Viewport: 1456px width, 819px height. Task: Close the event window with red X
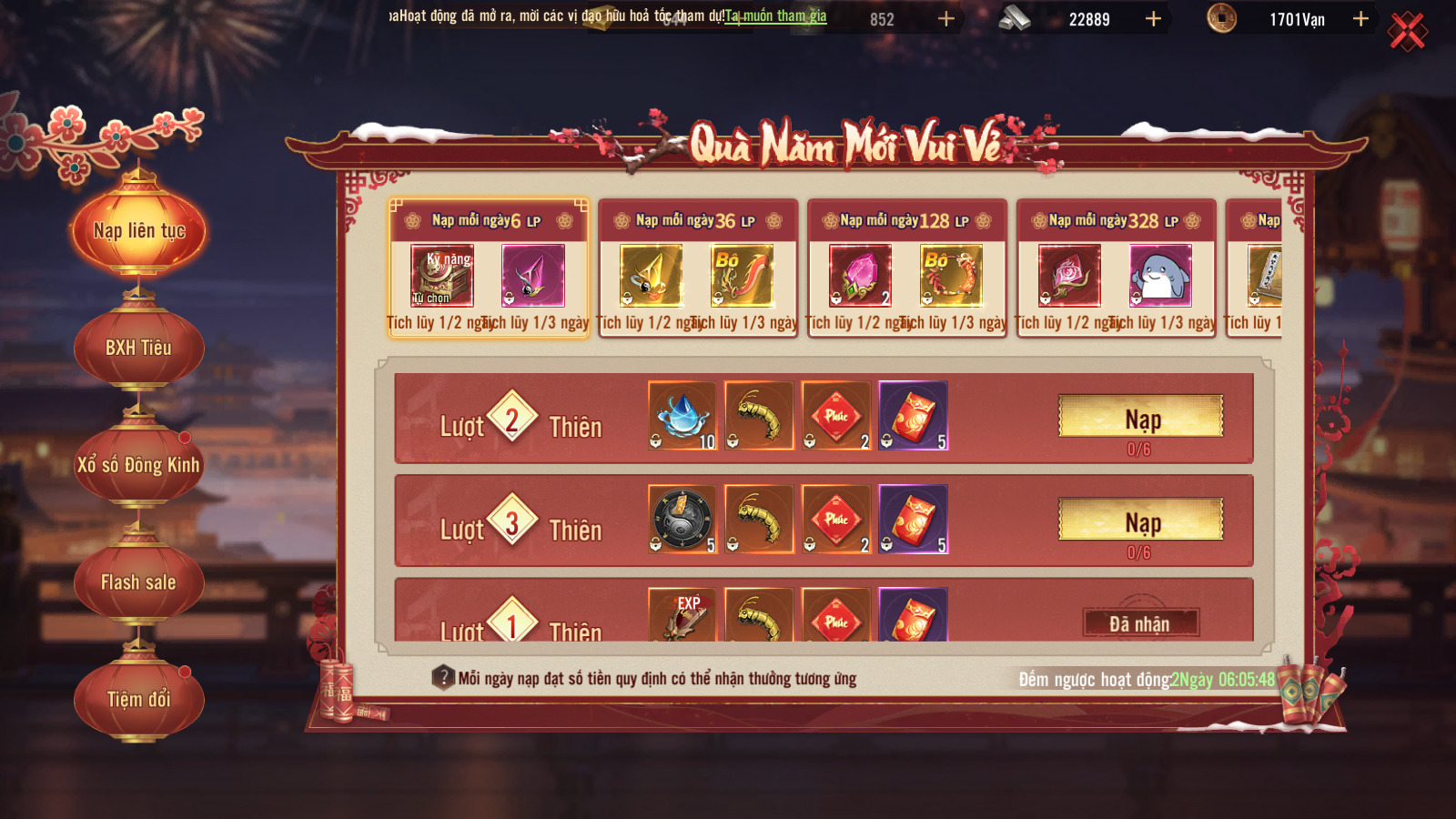[x=1407, y=32]
